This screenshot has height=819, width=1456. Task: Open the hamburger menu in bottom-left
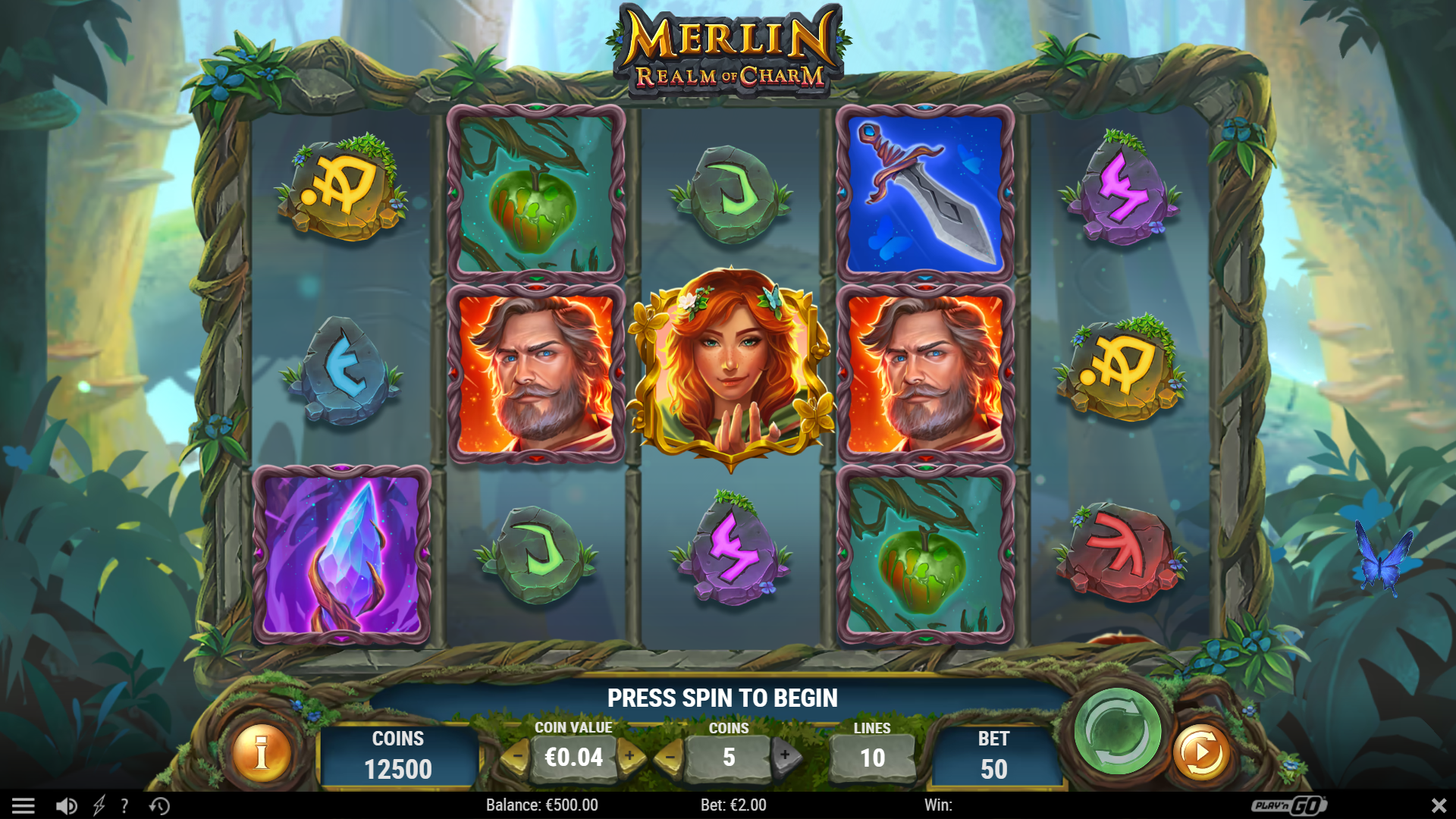(x=25, y=805)
